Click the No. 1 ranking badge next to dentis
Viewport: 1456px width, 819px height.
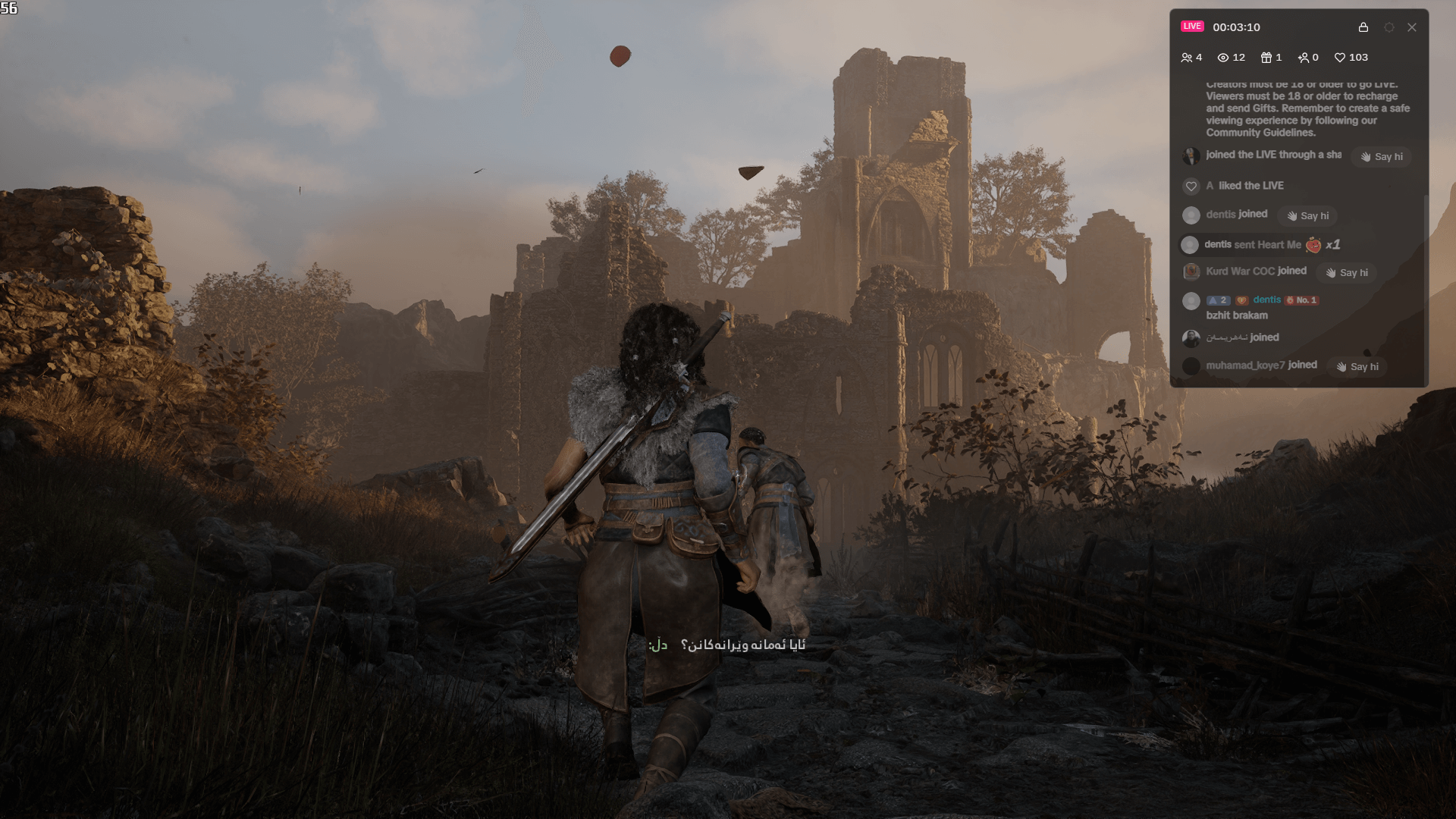pyautogui.click(x=1303, y=300)
